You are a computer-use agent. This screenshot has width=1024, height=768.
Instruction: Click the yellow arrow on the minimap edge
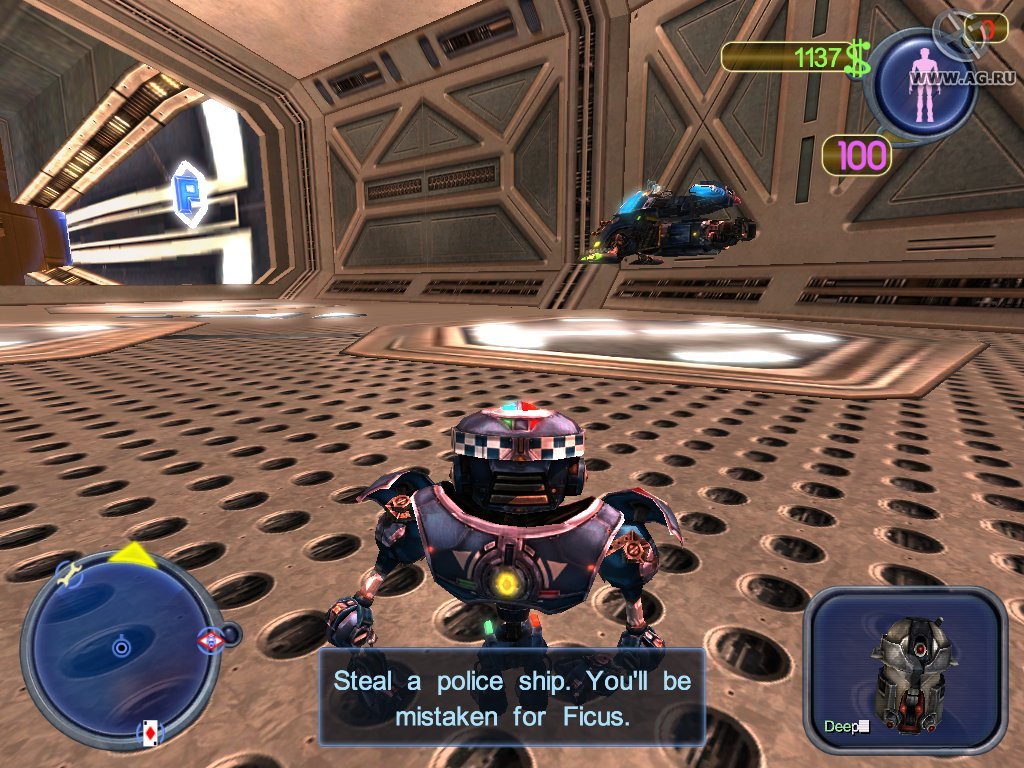(133, 556)
